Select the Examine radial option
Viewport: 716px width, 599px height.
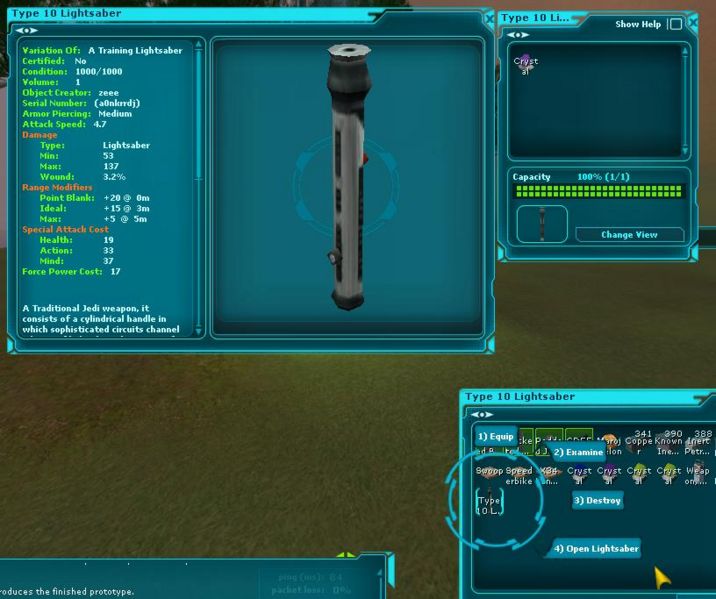click(x=578, y=452)
